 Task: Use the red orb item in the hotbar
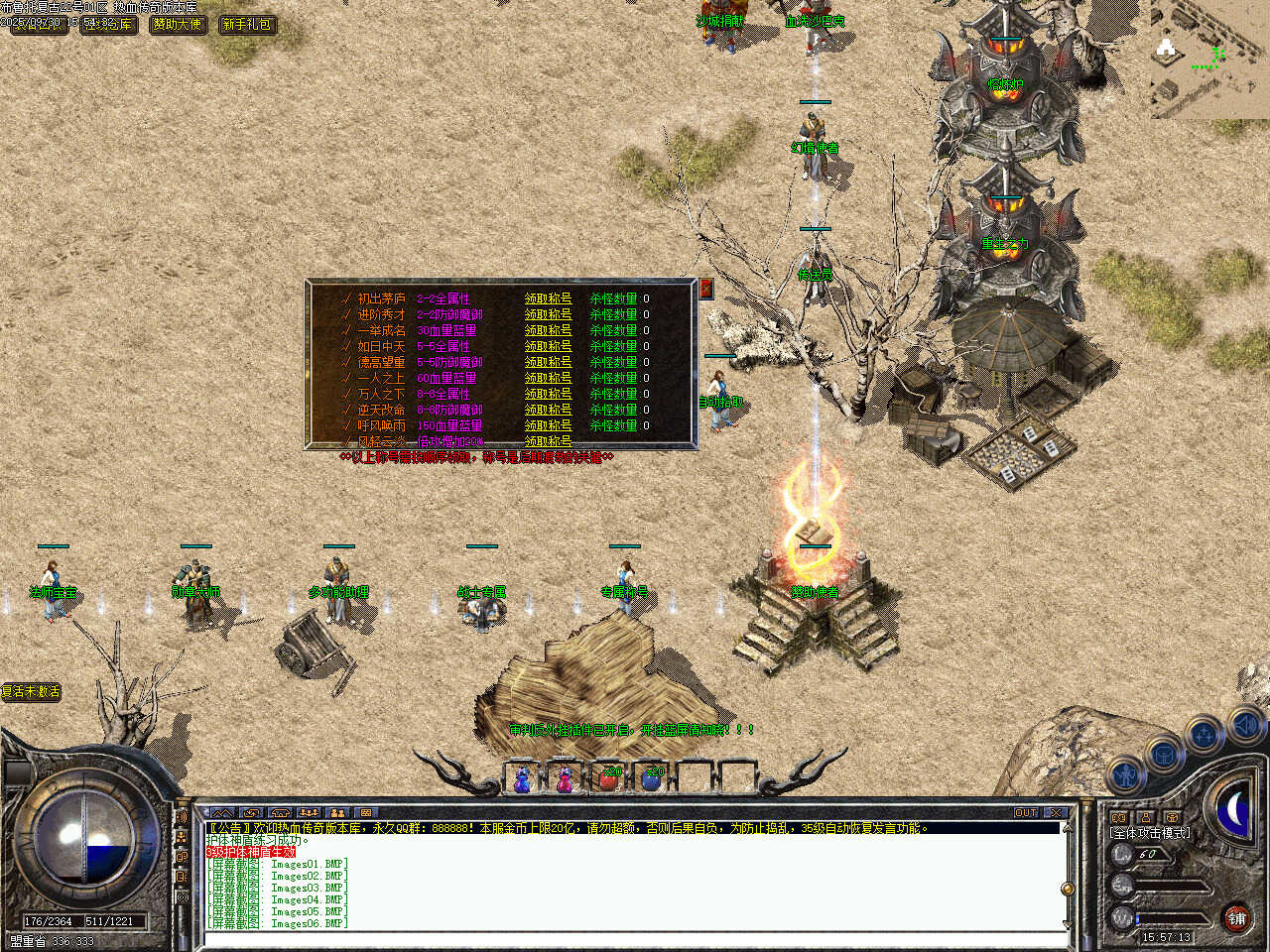(608, 778)
